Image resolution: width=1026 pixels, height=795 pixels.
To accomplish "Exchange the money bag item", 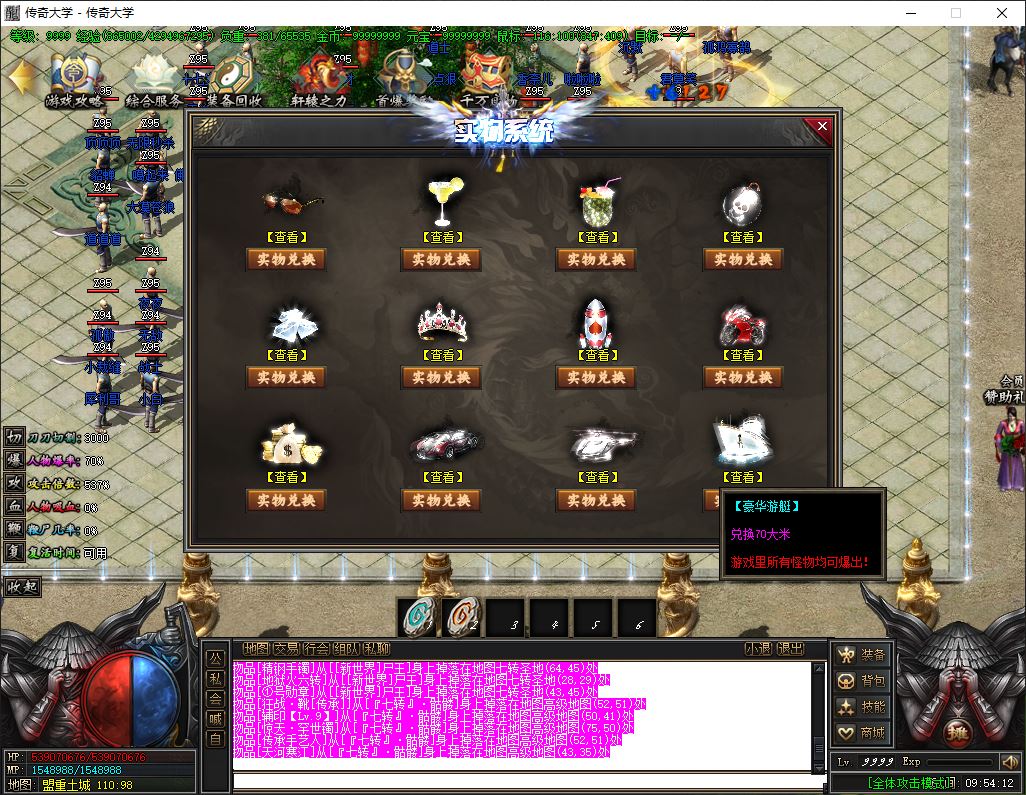I will [x=286, y=500].
